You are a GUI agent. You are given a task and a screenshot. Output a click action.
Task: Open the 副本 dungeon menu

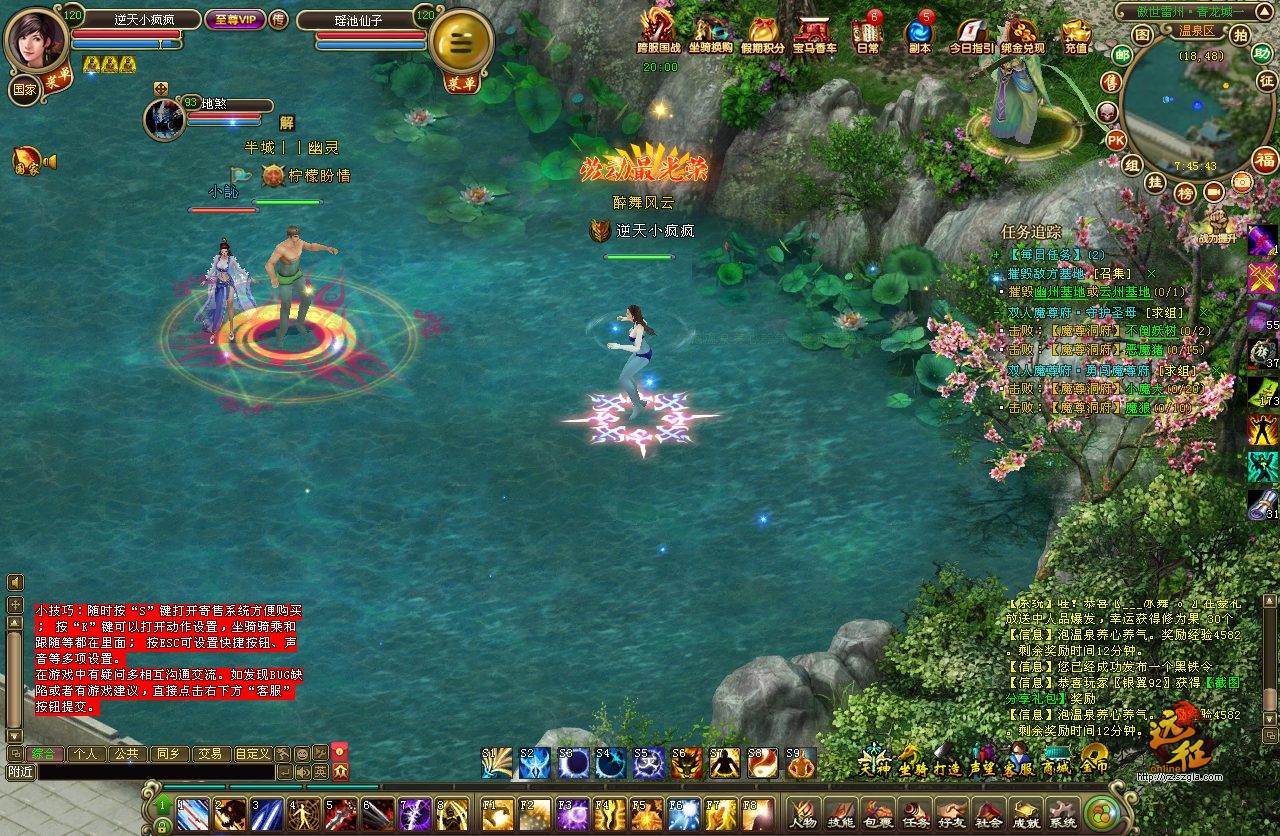coord(919,33)
